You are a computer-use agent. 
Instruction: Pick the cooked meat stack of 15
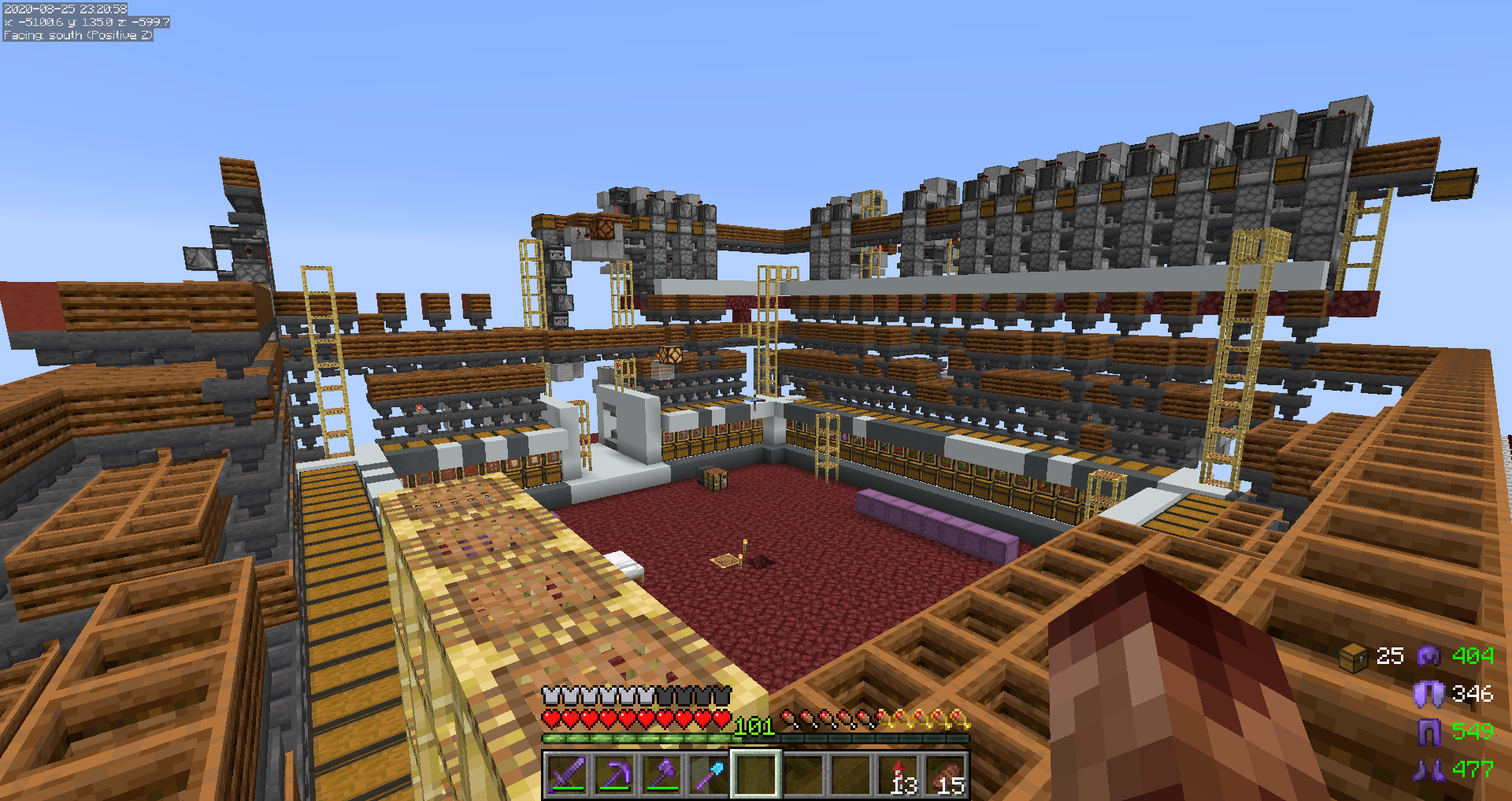click(946, 774)
